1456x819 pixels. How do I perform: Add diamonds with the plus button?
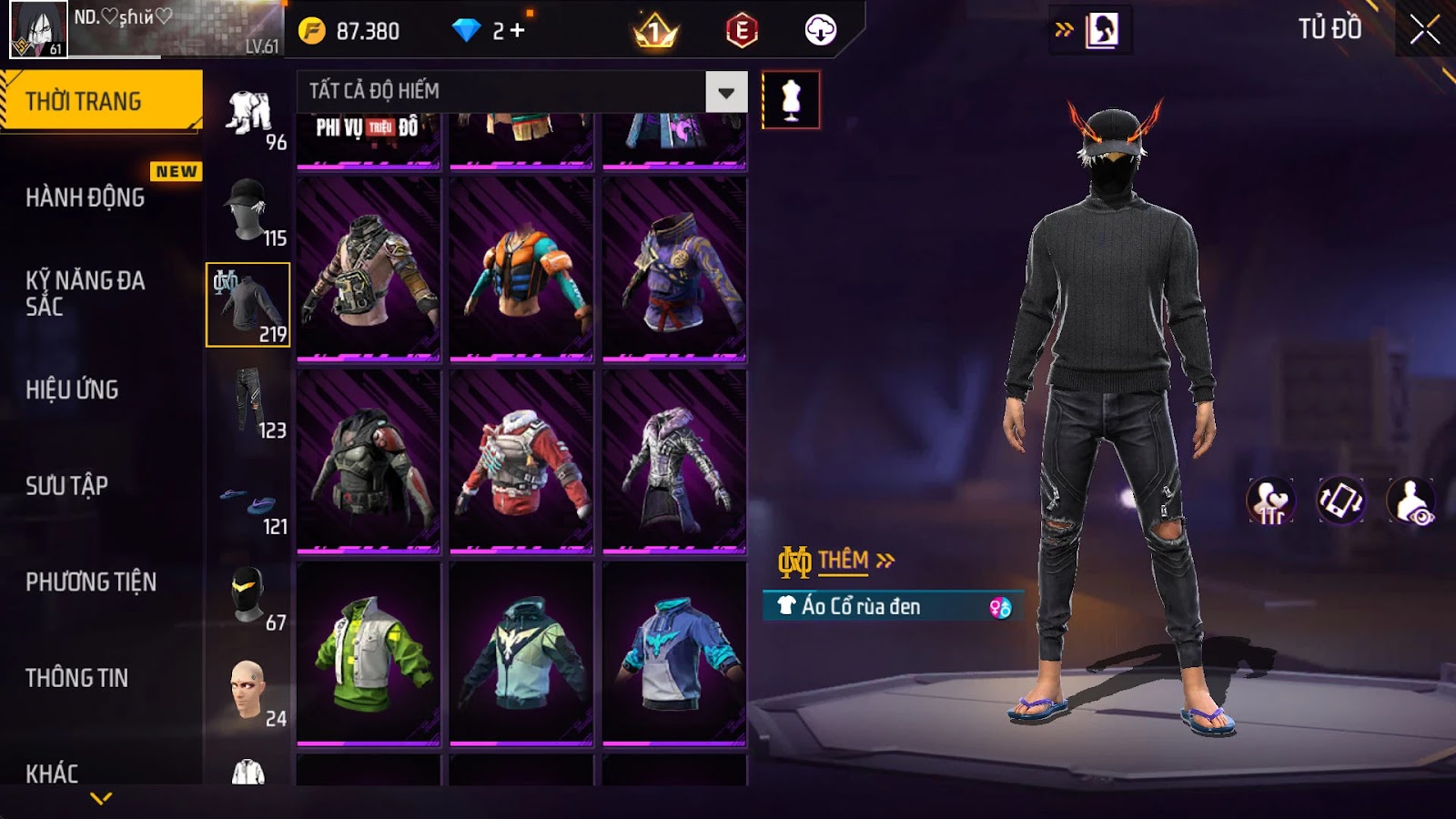click(518, 31)
